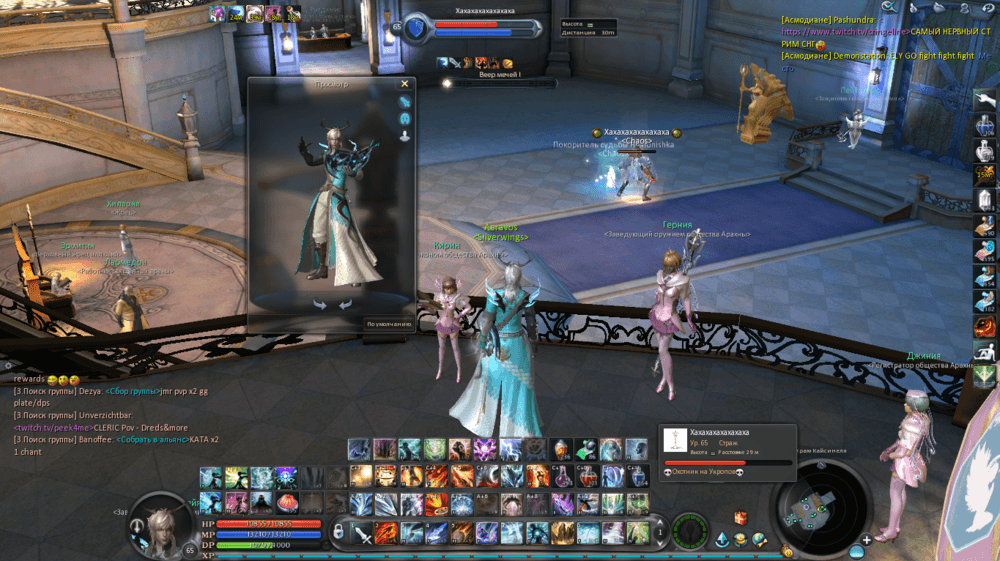
Task: Rotate the preview character left
Action: 320,305
